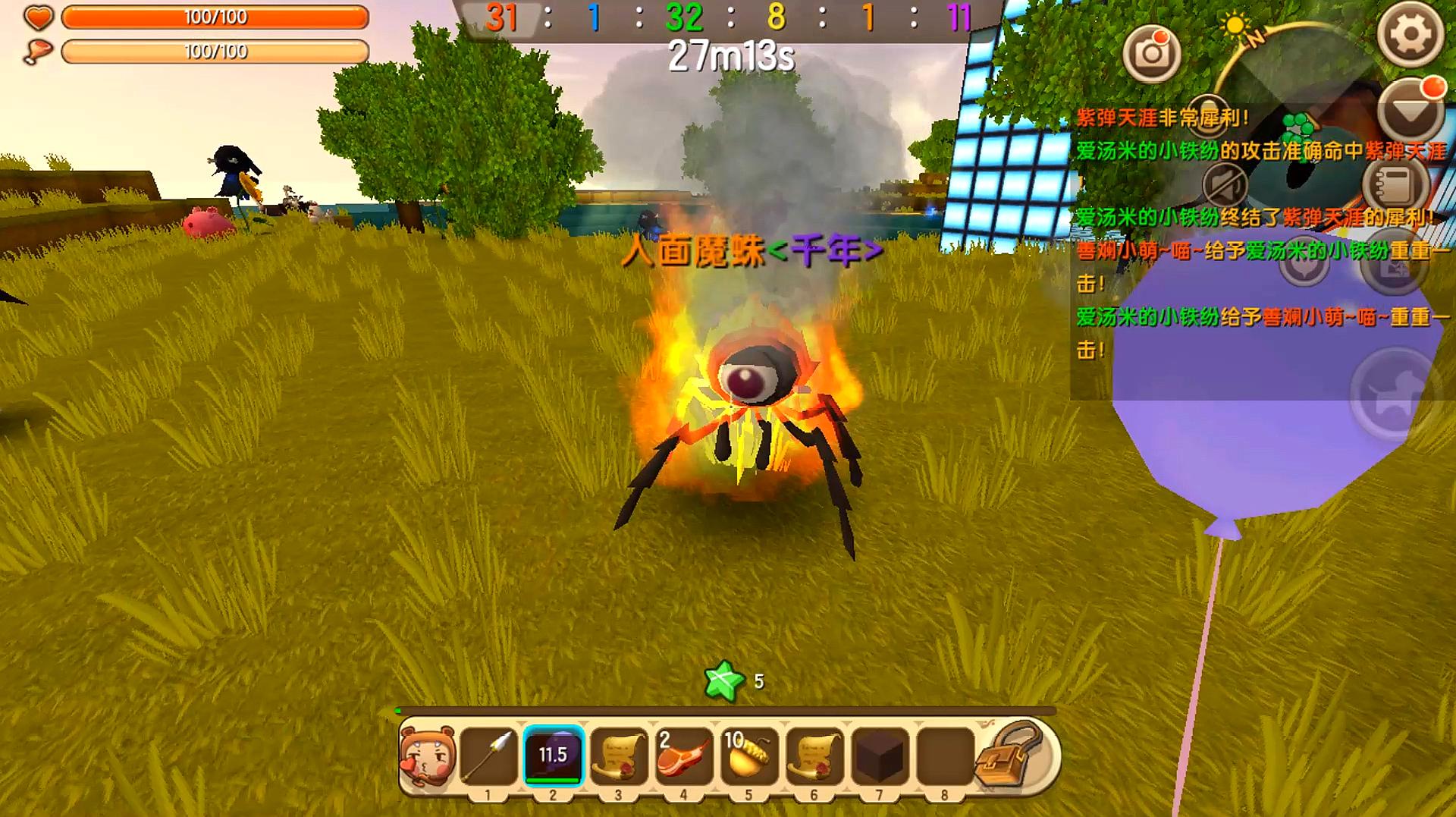The width and height of the screenshot is (1456, 817).
Task: Take a screenshot with the camera button
Action: 1151,53
